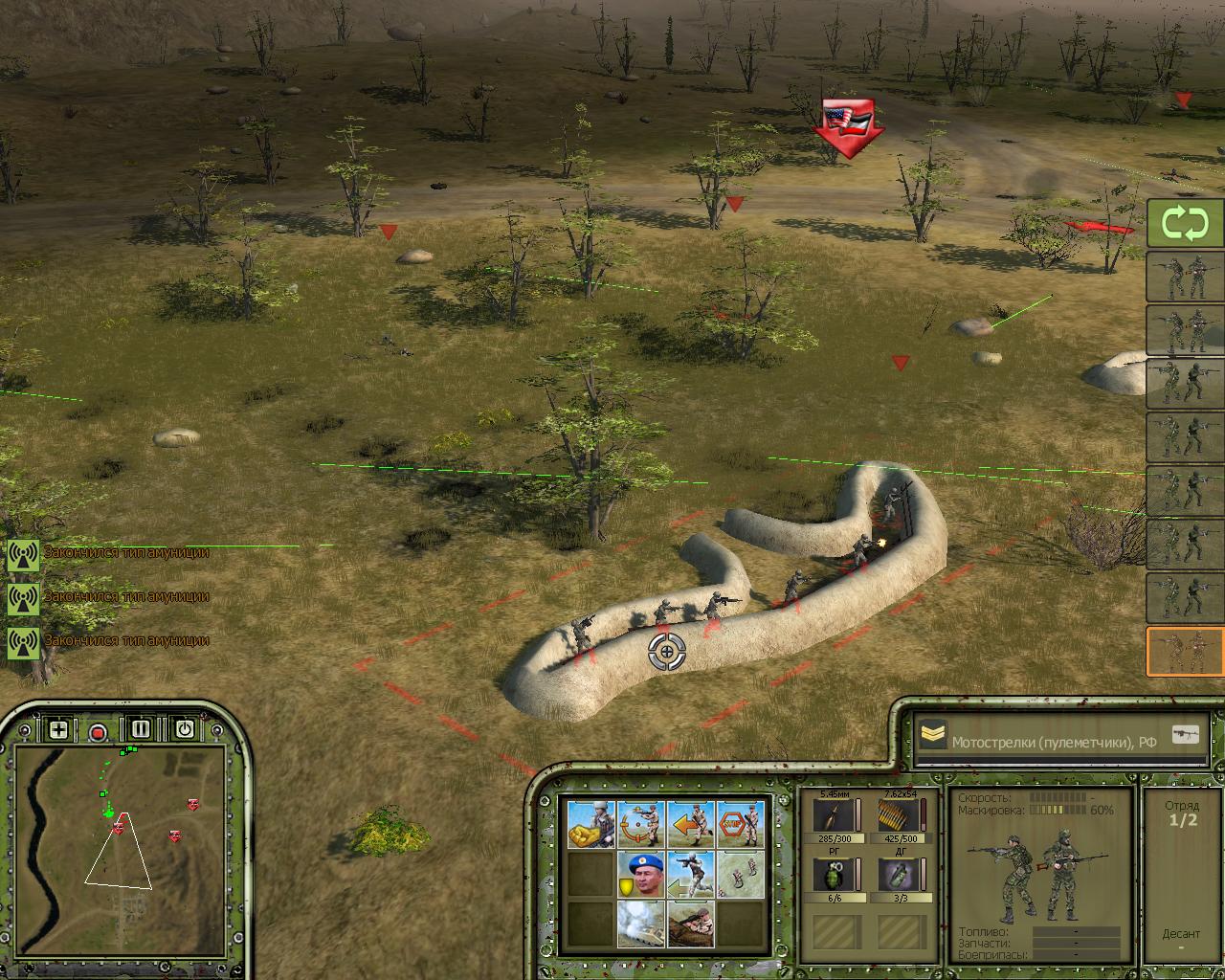
Task: Open the power/exit menu button
Action: 185,729
